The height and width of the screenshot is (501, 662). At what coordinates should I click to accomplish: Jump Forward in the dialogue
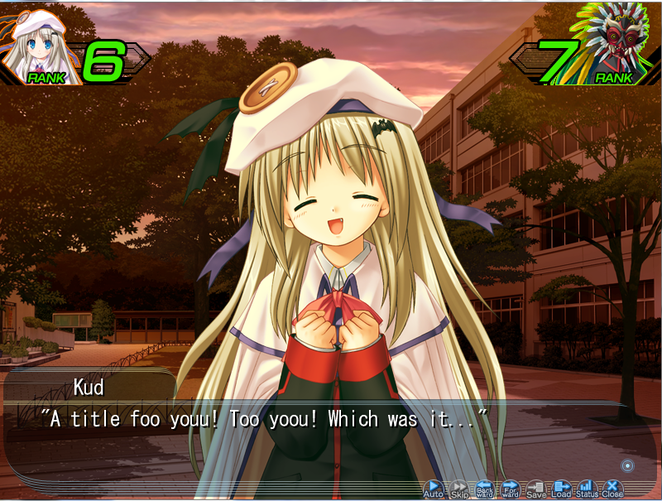click(x=510, y=488)
